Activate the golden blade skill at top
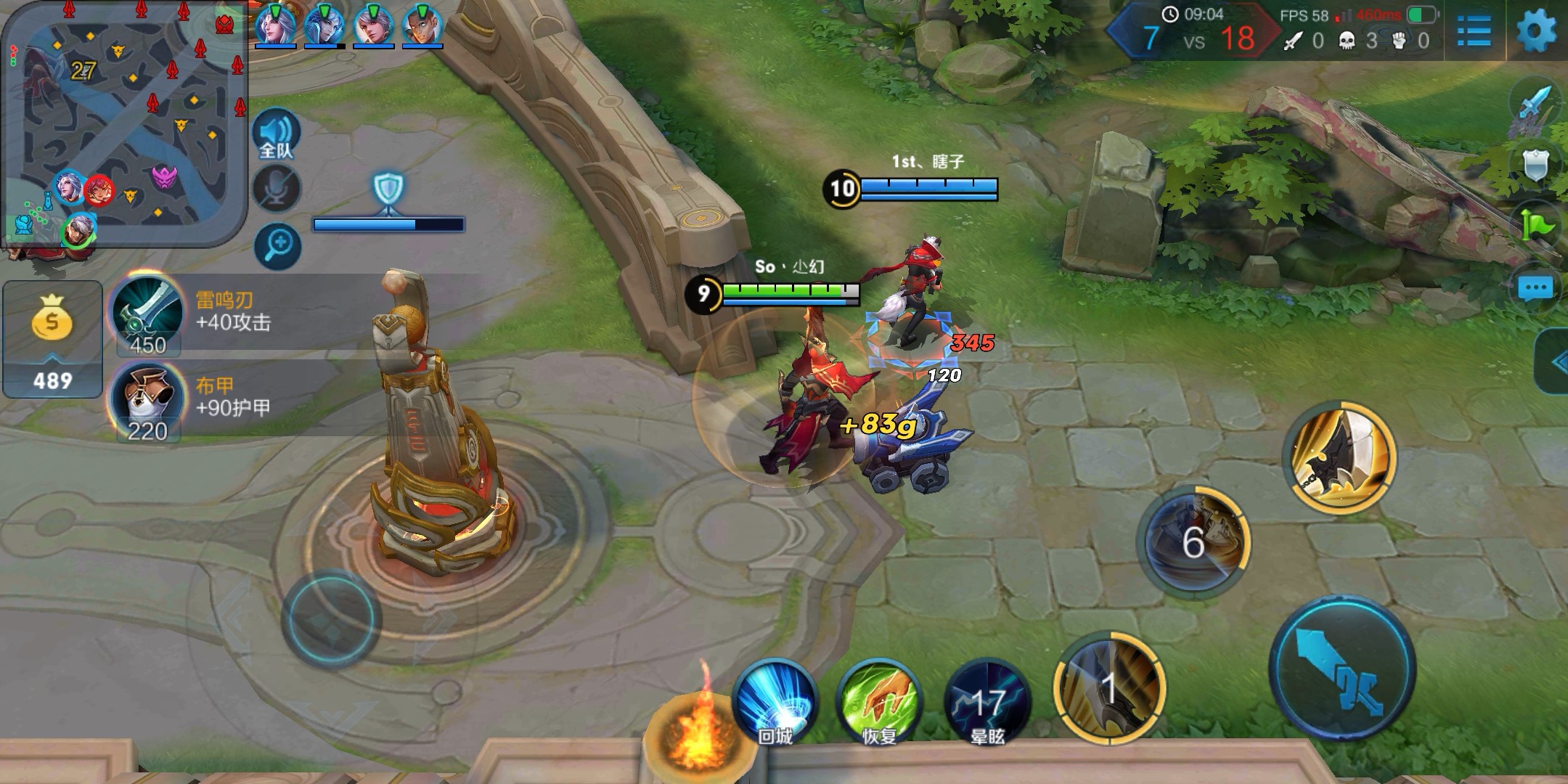 1340,456
